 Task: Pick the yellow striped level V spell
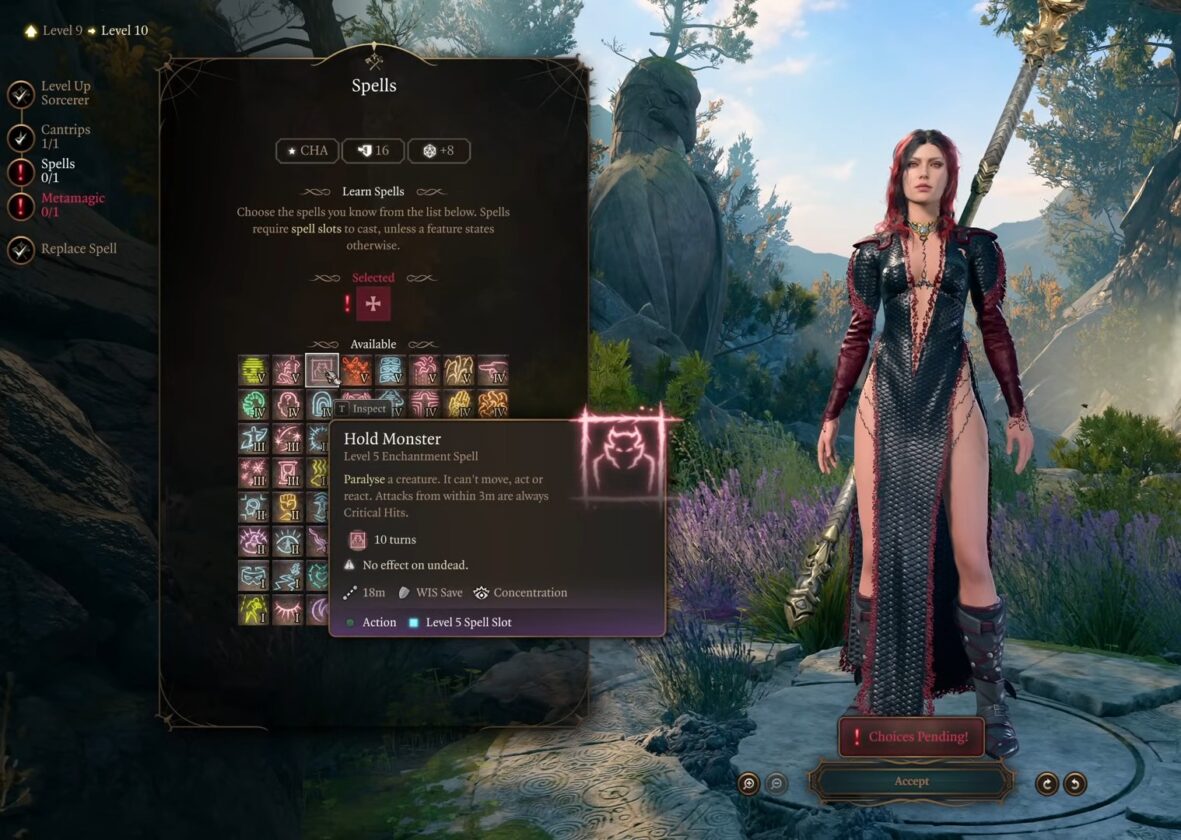click(x=254, y=371)
